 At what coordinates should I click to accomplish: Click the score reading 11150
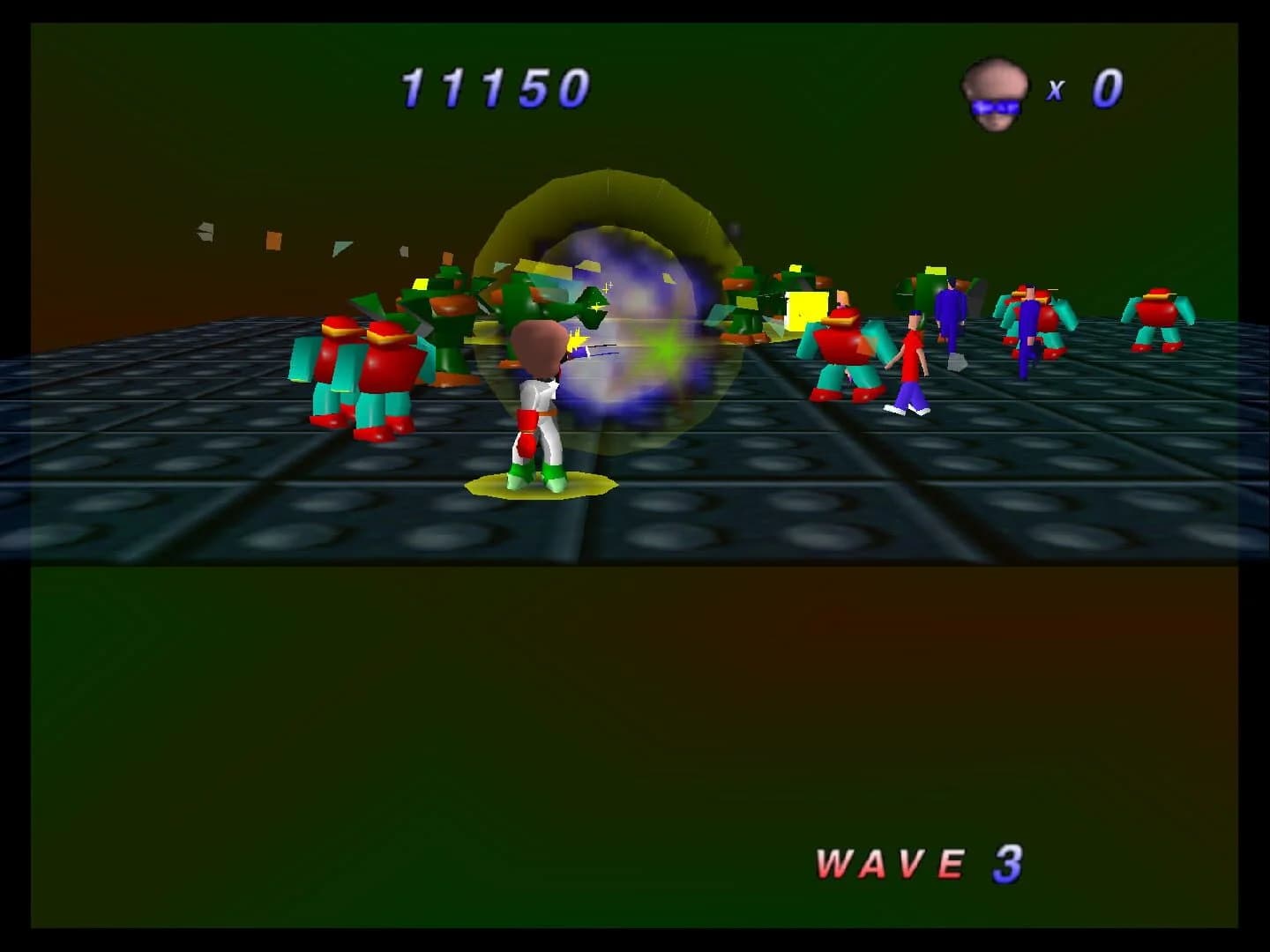tap(494, 86)
